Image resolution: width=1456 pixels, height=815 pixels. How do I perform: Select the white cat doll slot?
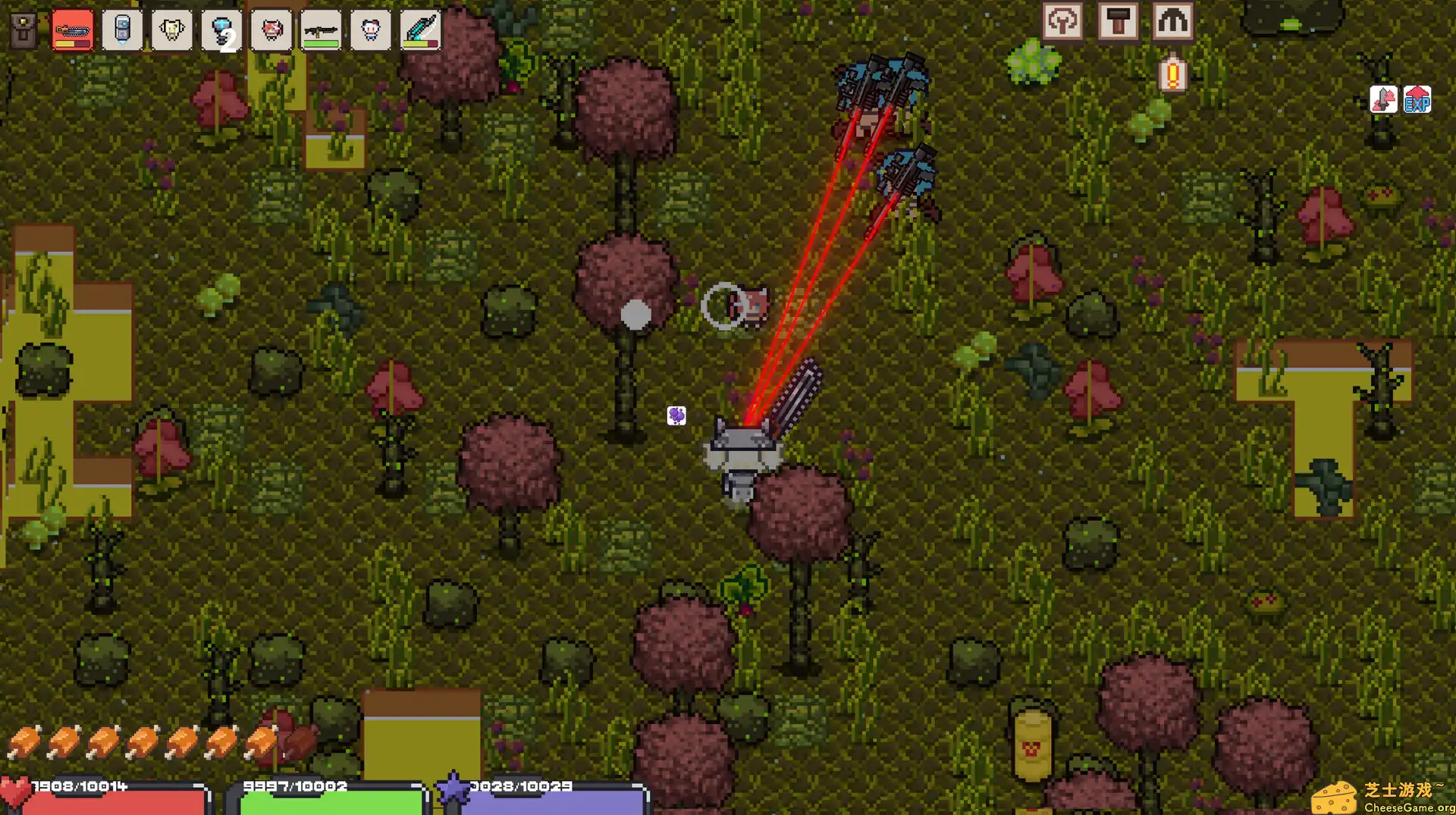click(x=371, y=31)
